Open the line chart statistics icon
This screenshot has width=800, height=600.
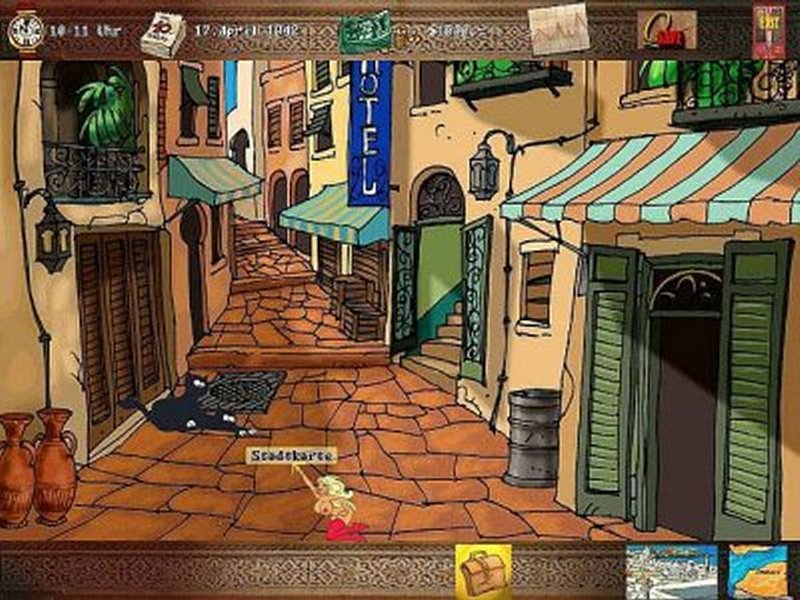point(558,31)
